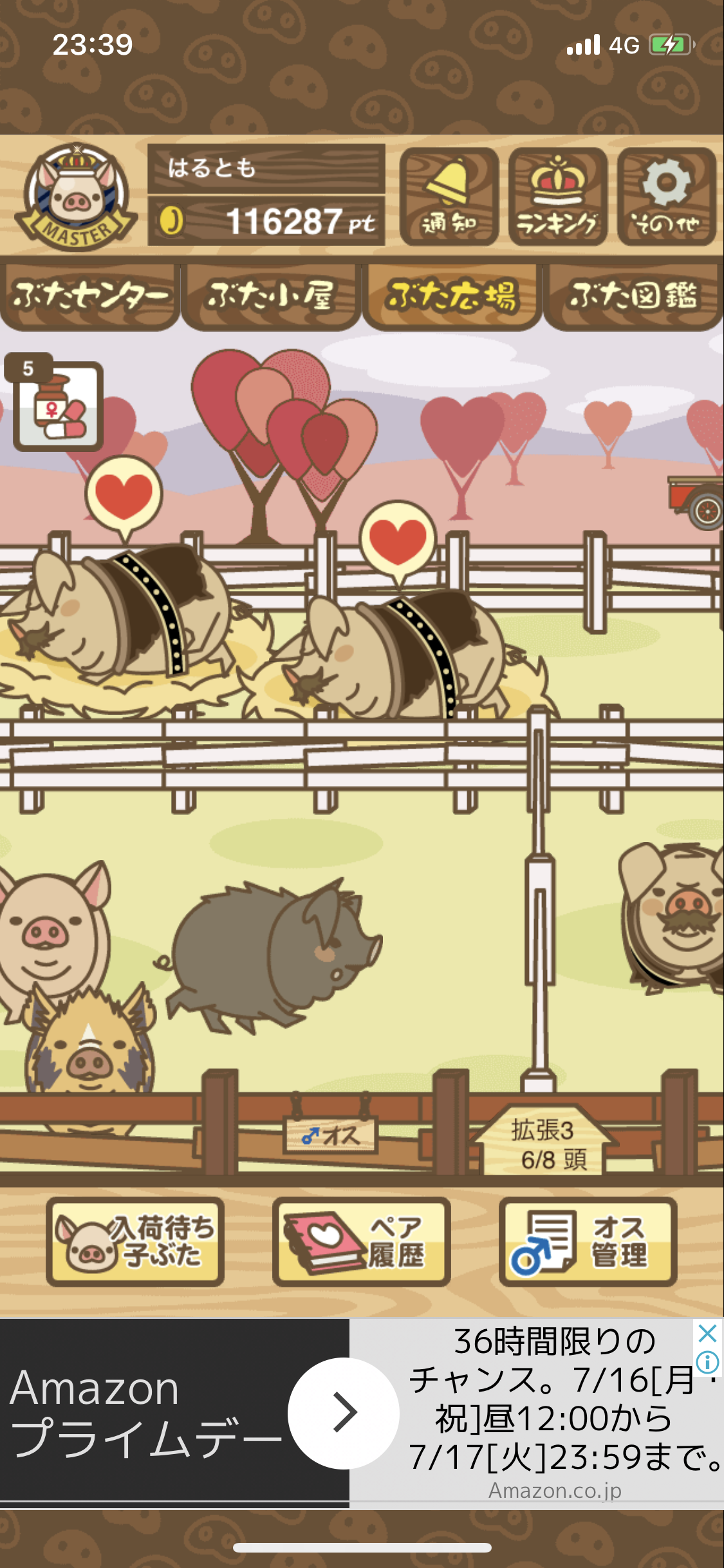Tap the MASTER pig rank badge
Viewport: 724px width, 1568px height.
pyautogui.click(x=76, y=198)
